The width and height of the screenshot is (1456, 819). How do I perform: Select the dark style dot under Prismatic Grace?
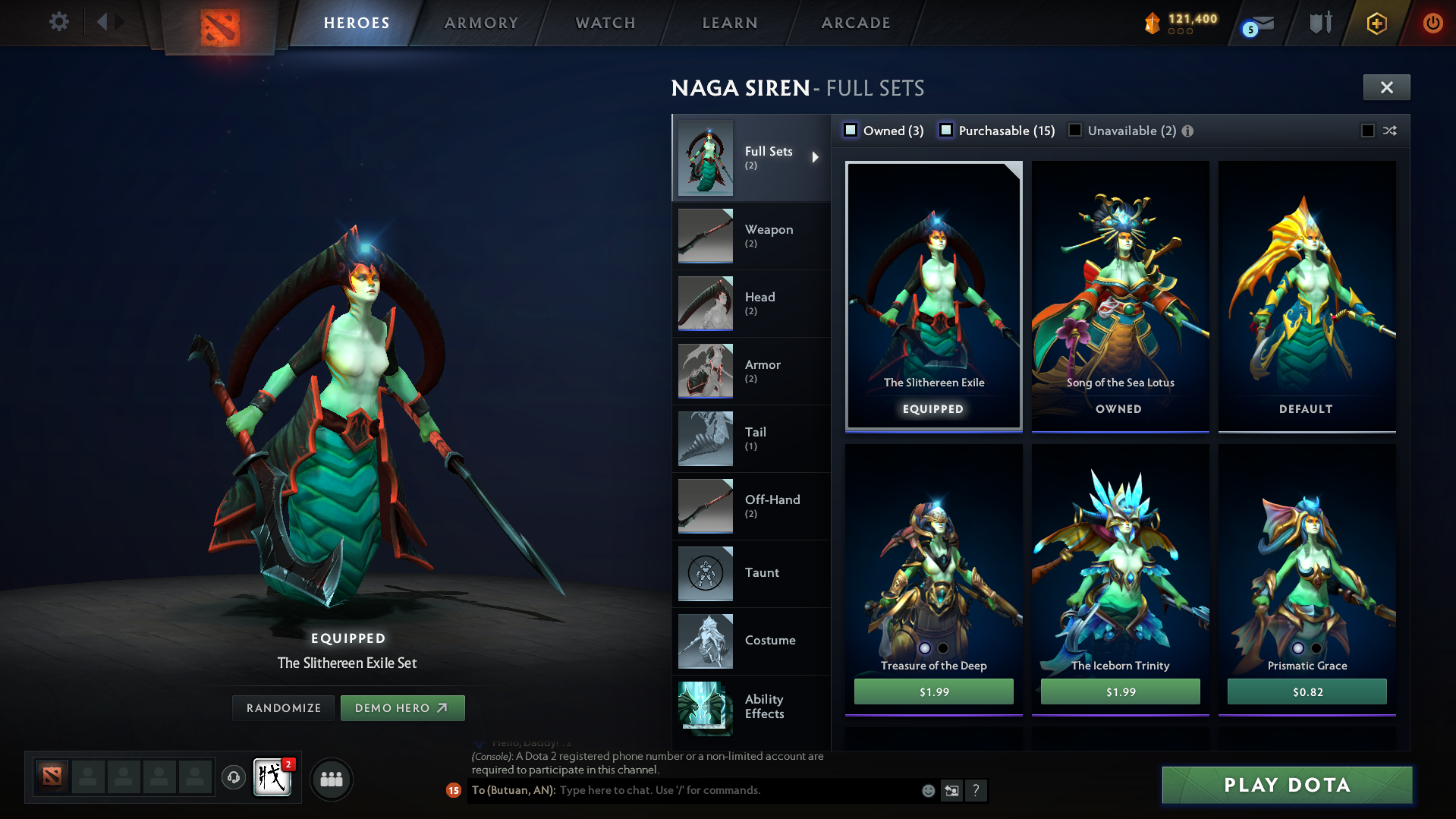(1316, 648)
